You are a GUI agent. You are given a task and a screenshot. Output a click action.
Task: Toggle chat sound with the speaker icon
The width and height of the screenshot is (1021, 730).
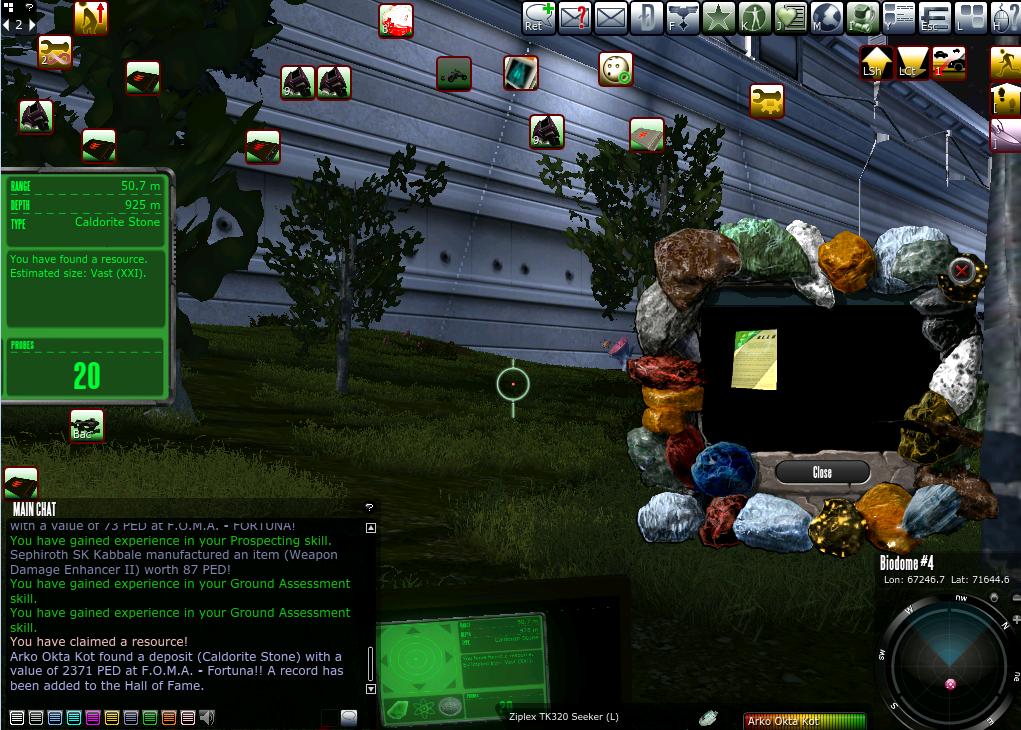(207, 717)
